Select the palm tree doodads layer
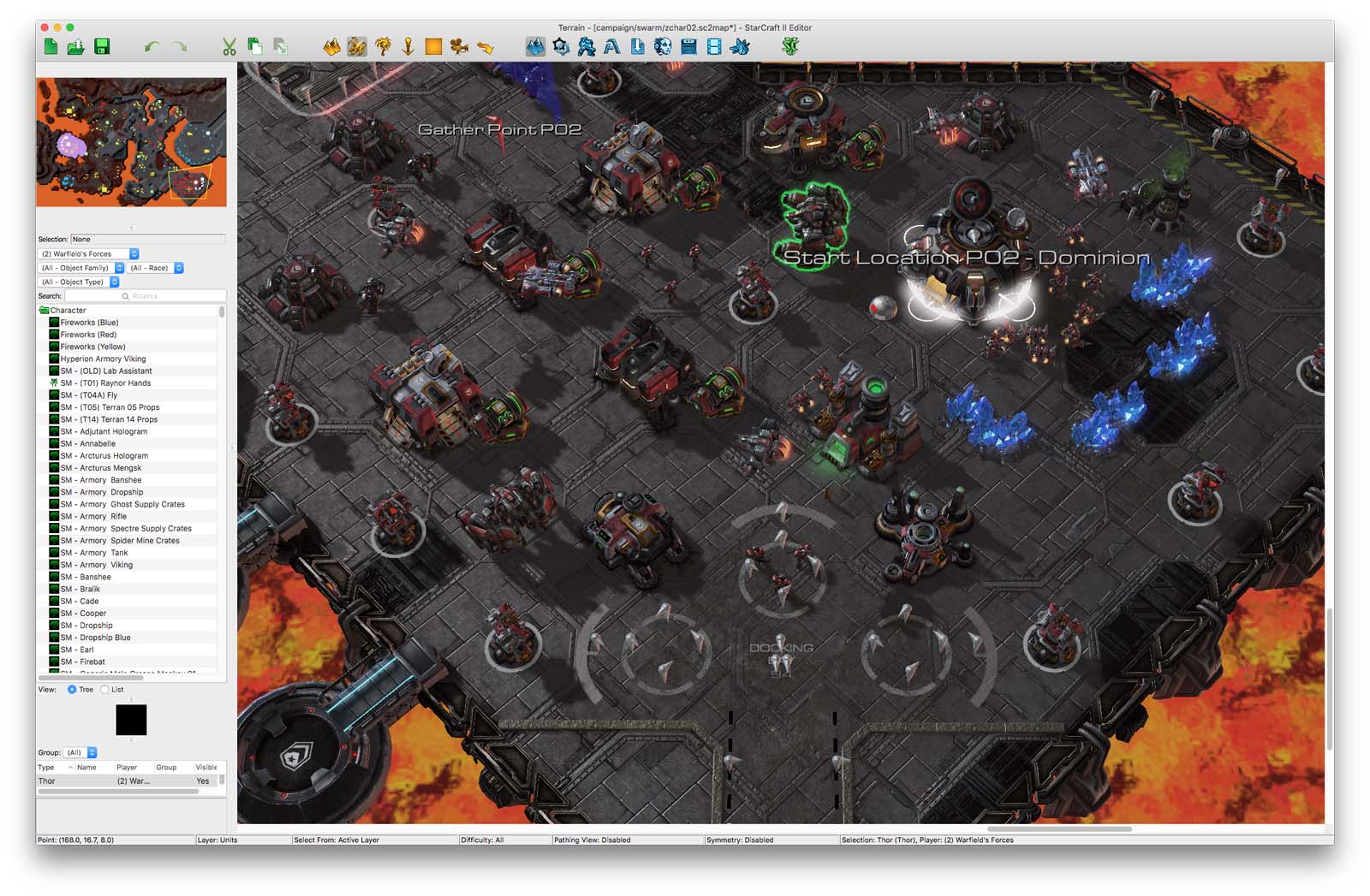 coord(383,47)
